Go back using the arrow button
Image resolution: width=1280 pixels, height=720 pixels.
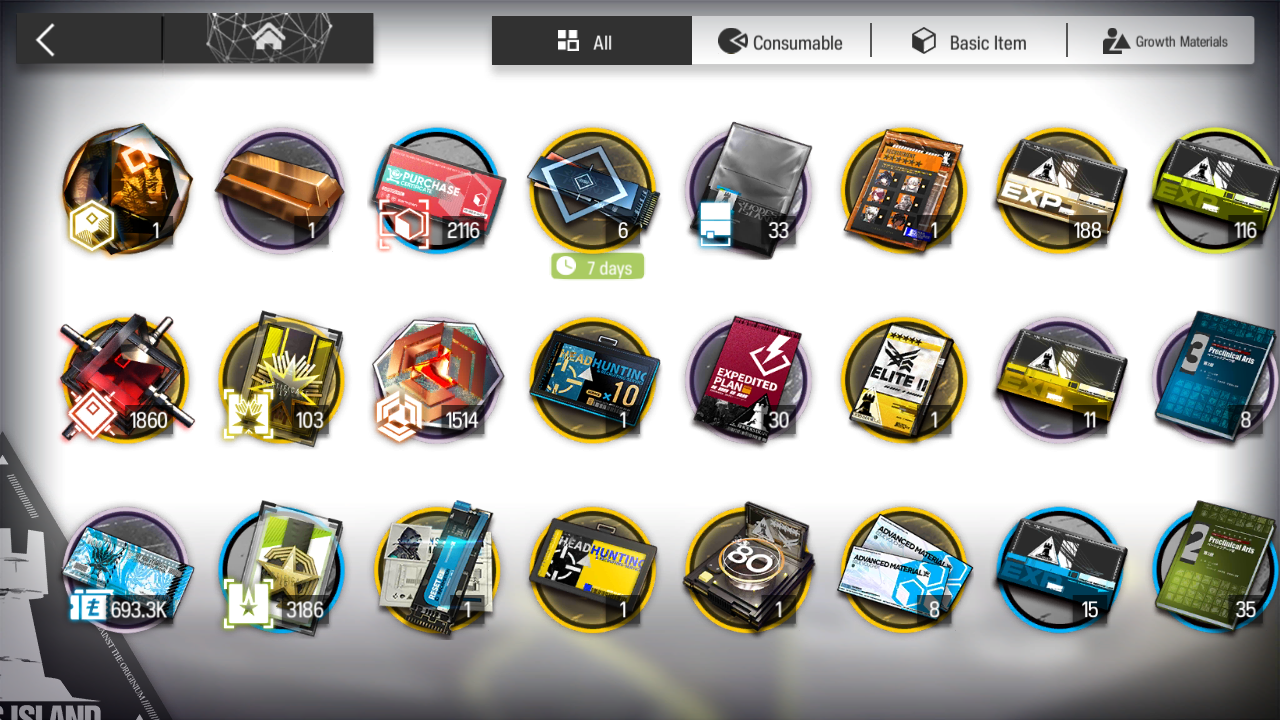point(45,40)
